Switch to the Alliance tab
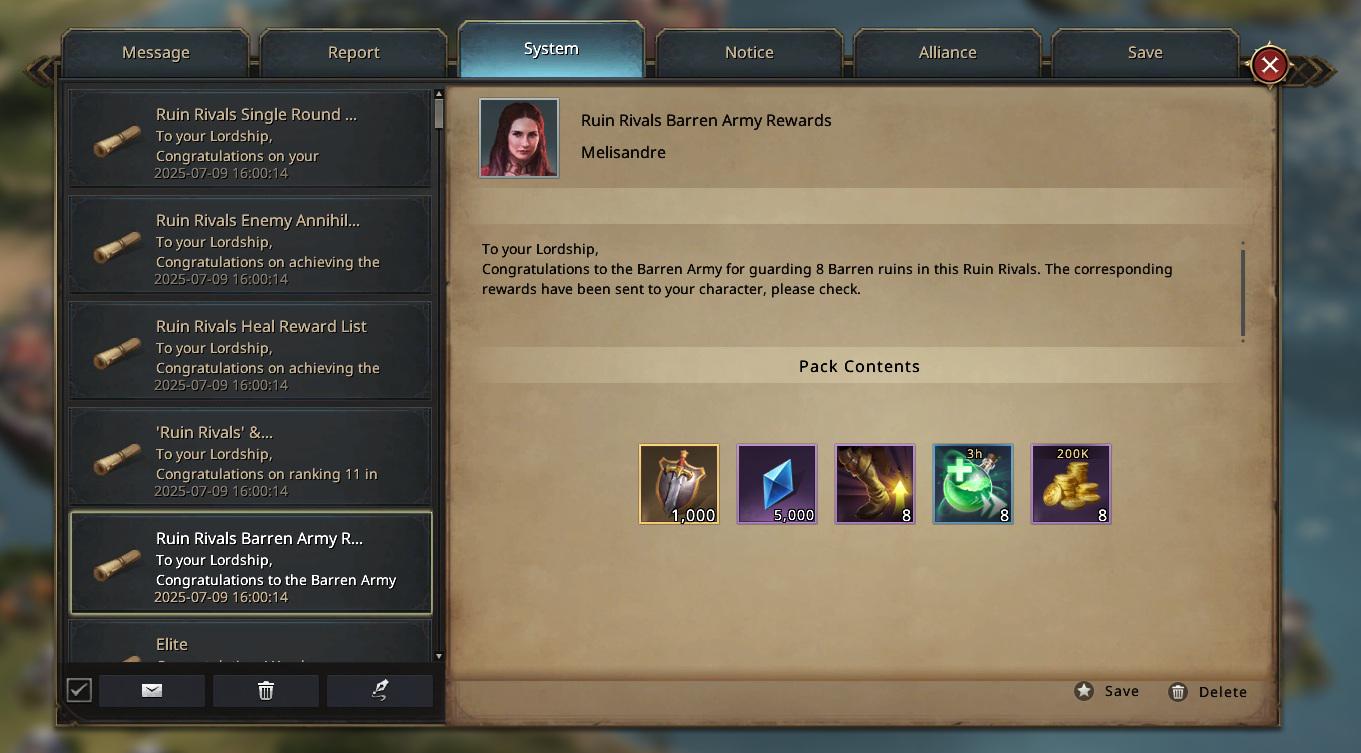This screenshot has height=753, width=1361. point(947,53)
